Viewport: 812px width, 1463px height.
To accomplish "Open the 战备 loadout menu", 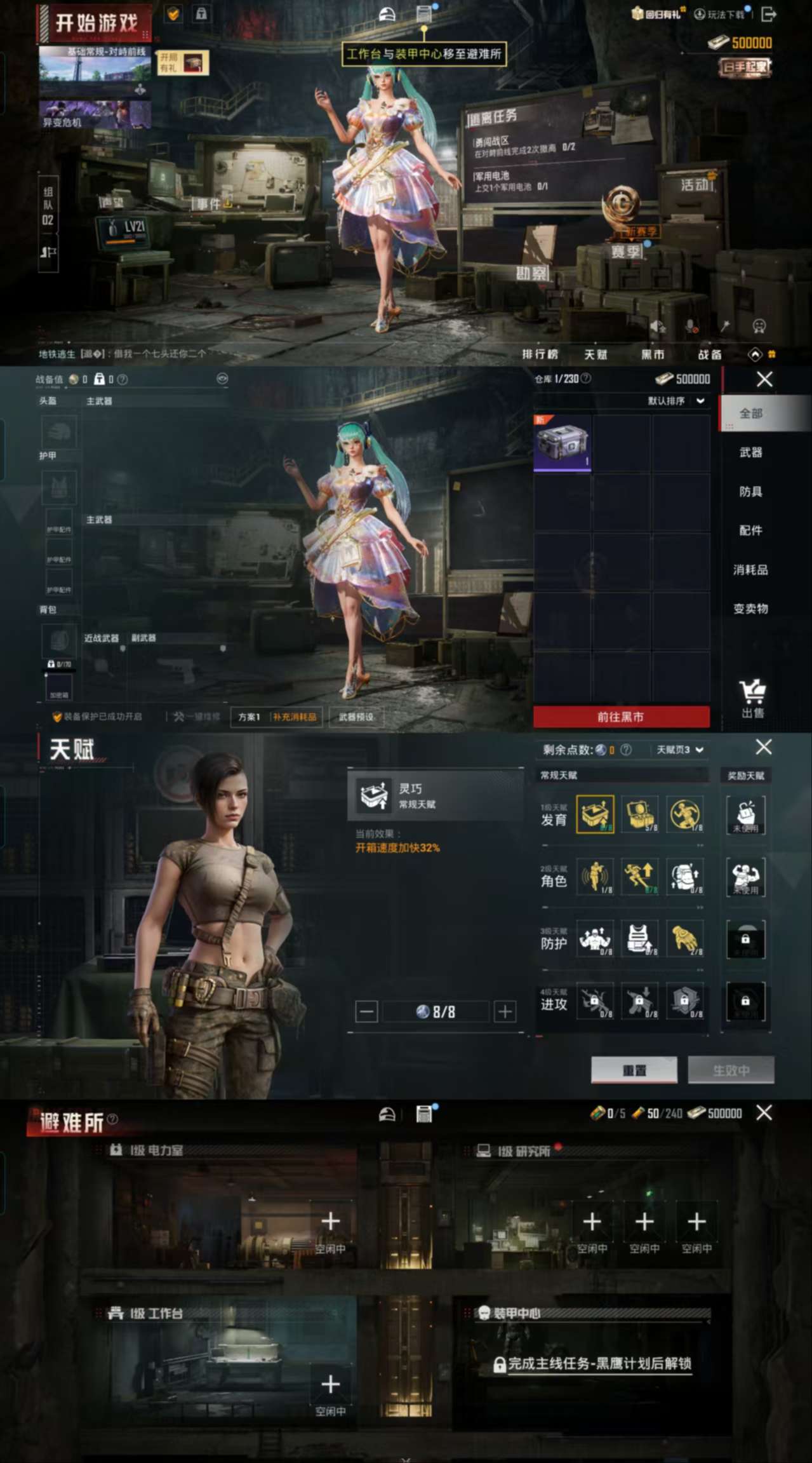I will pos(709,354).
